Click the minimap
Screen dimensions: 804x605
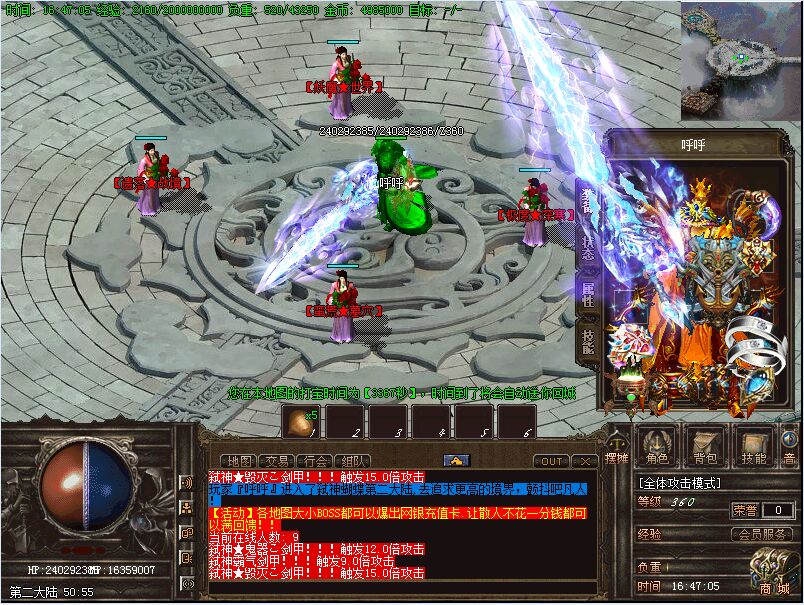[x=740, y=60]
